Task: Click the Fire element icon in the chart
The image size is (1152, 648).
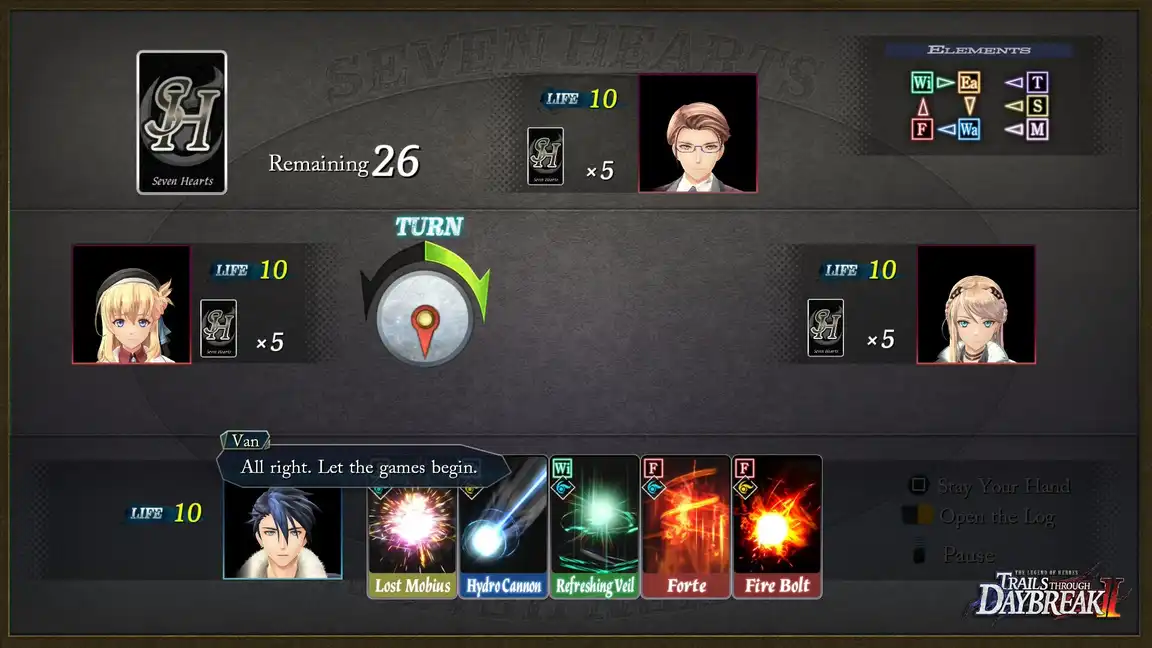Action: click(x=922, y=129)
